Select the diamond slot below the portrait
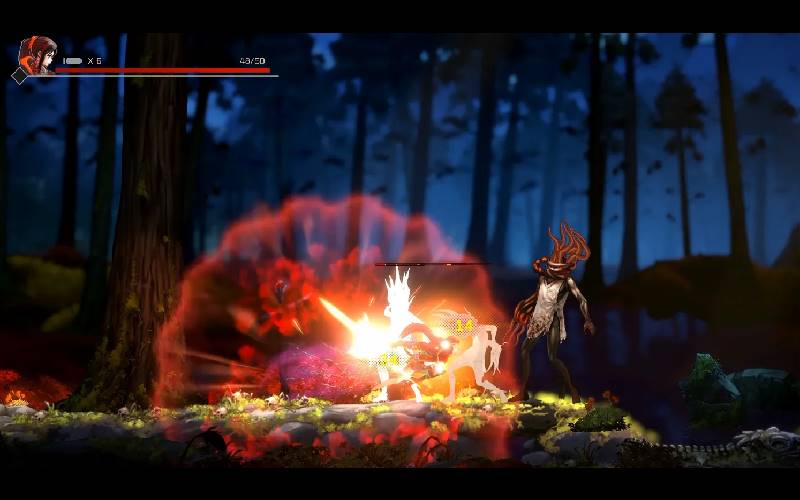800x500 pixels. click(20, 76)
